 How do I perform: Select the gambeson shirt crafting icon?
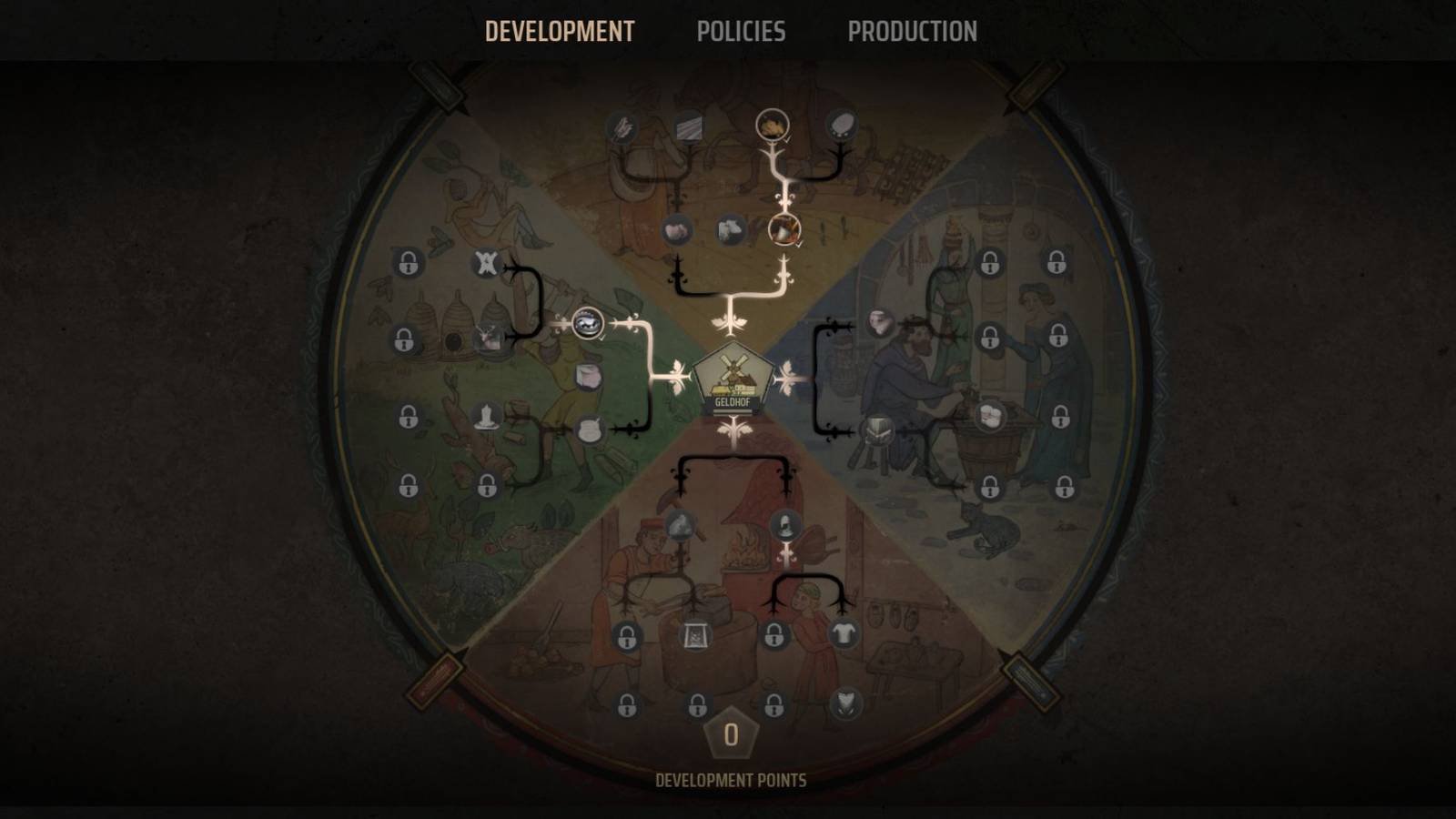tap(844, 631)
